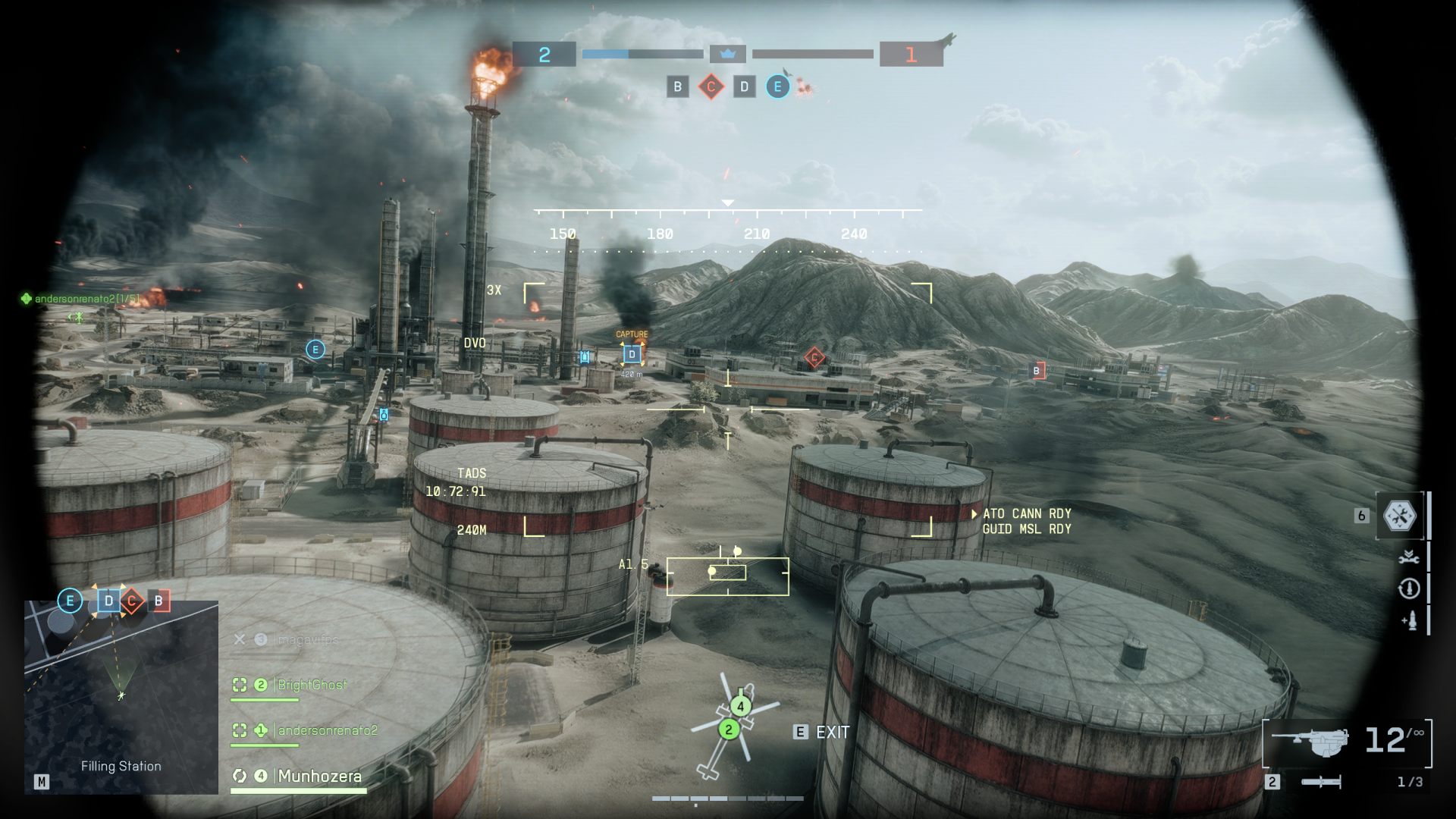
Task: Select the missile pod equipment icon
Action: (x=1411, y=620)
